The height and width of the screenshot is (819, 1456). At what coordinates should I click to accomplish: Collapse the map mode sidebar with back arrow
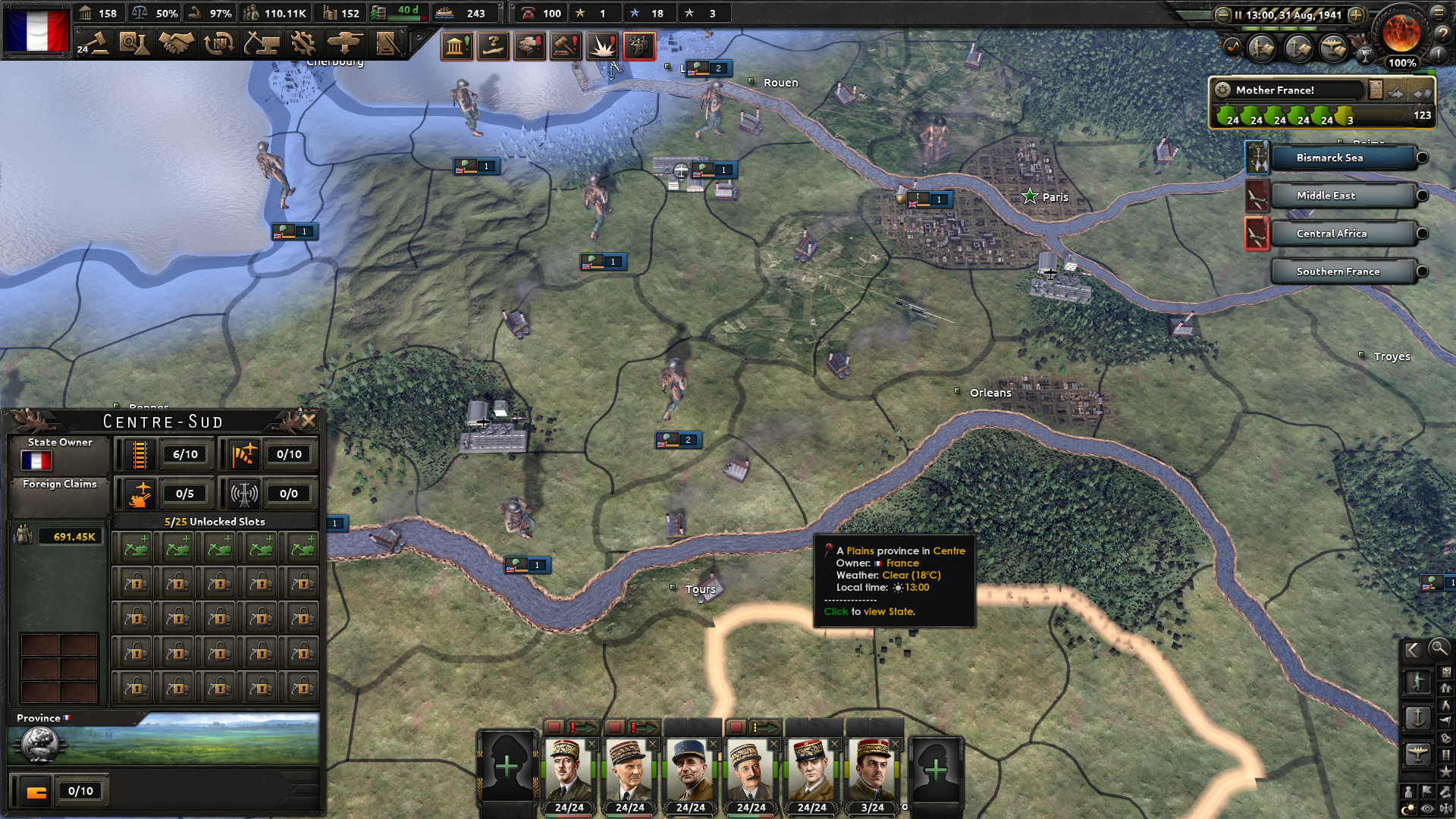pyautogui.click(x=1412, y=650)
